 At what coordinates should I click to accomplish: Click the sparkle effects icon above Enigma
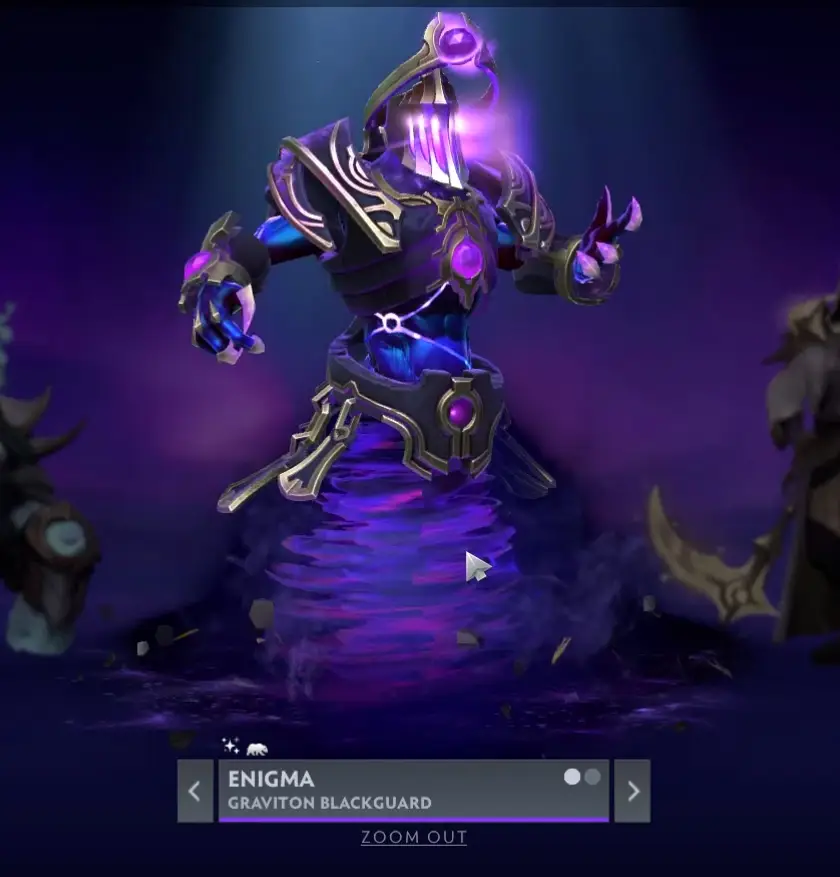point(231,746)
